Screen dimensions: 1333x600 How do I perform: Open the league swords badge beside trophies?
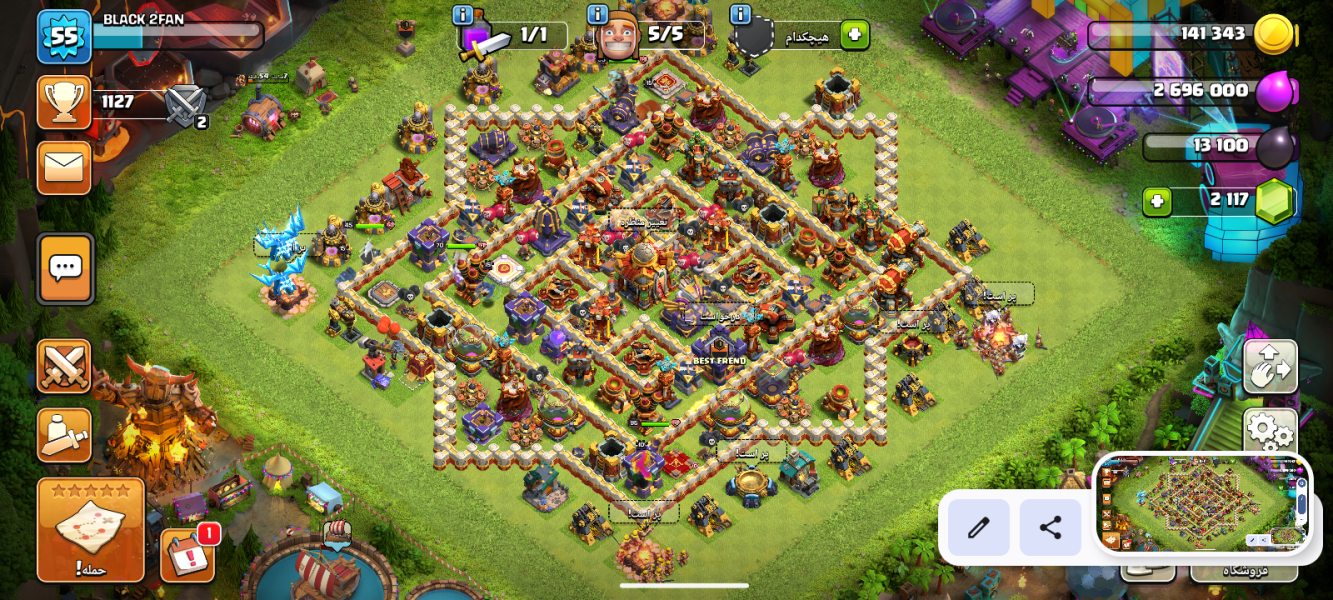185,106
